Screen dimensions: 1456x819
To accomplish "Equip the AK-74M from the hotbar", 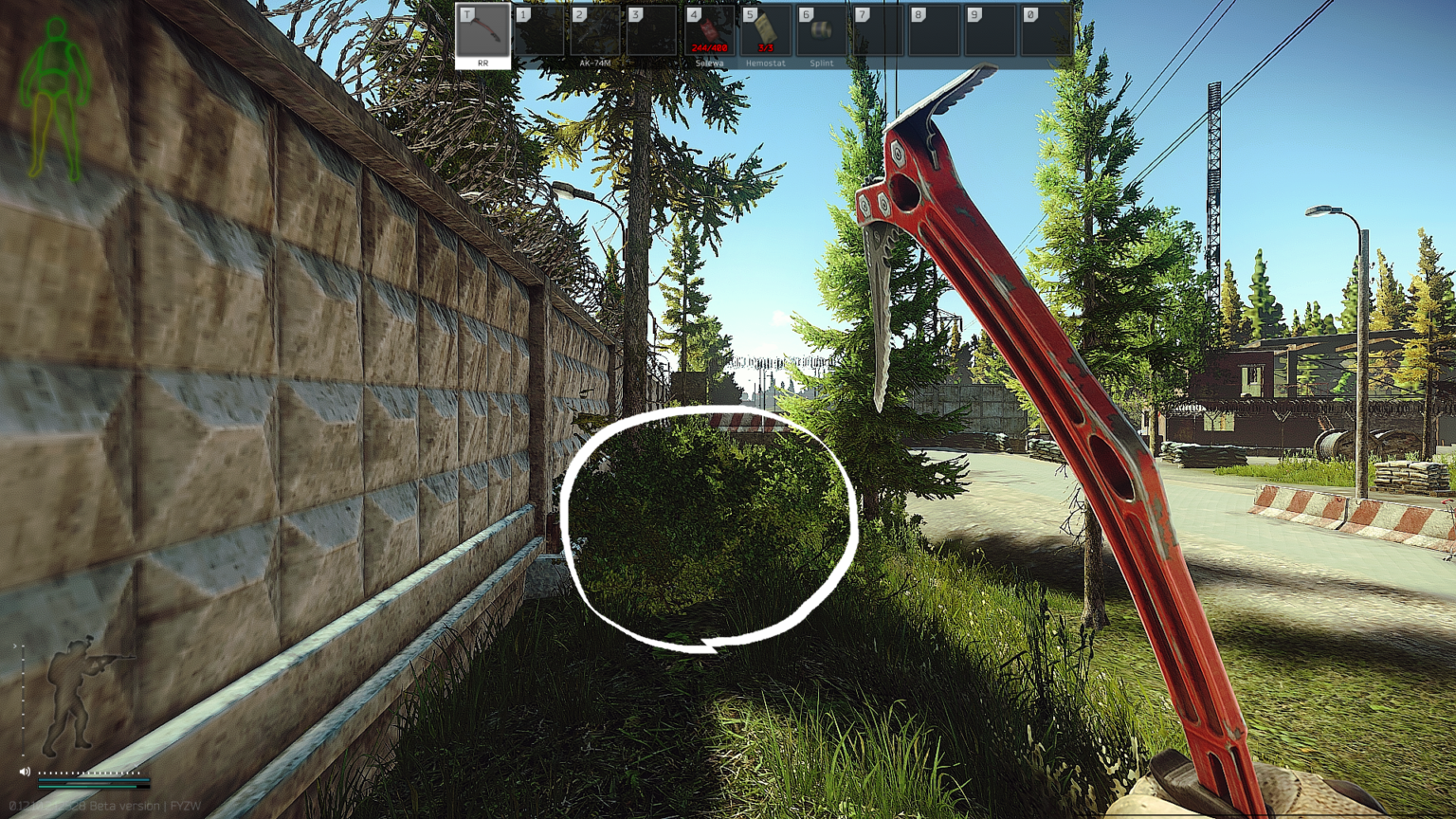I will (x=594, y=34).
